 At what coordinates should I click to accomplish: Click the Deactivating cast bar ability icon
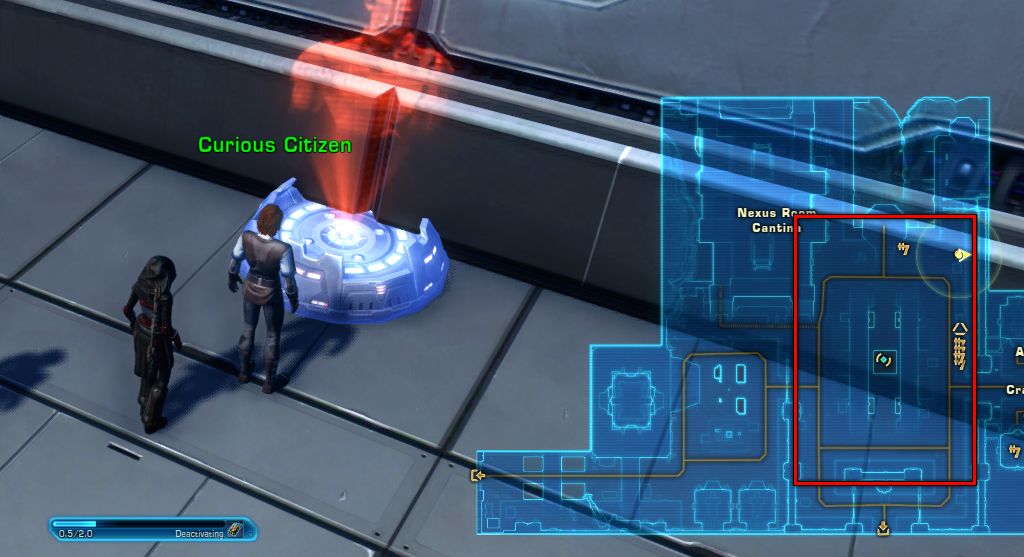click(x=234, y=530)
